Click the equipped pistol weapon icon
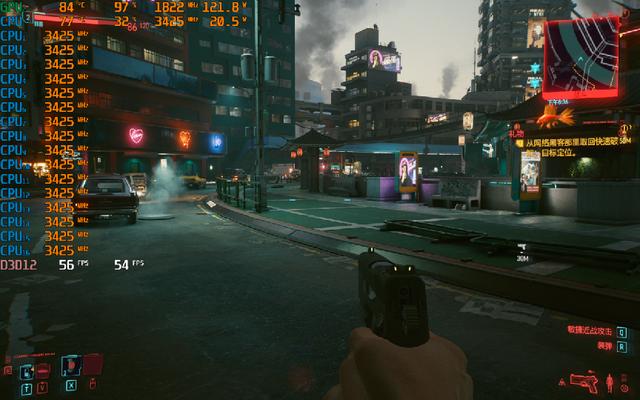The width and height of the screenshot is (640, 400). [583, 382]
